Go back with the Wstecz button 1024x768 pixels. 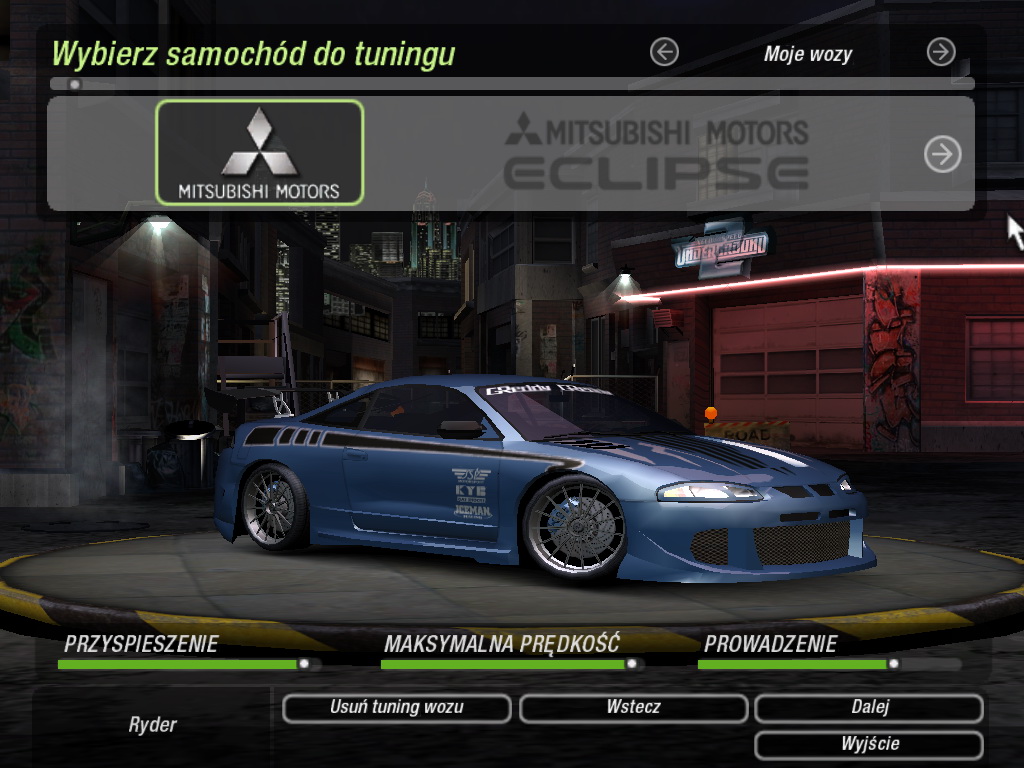tap(633, 708)
